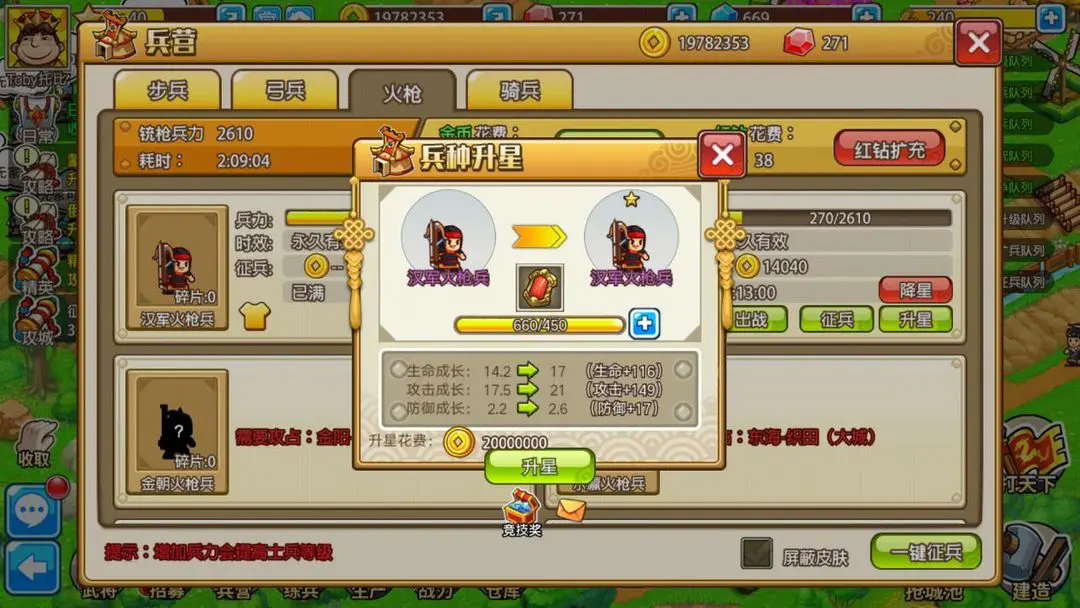Open the chat bubble icon
This screenshot has height=608, width=1080.
point(33,511)
